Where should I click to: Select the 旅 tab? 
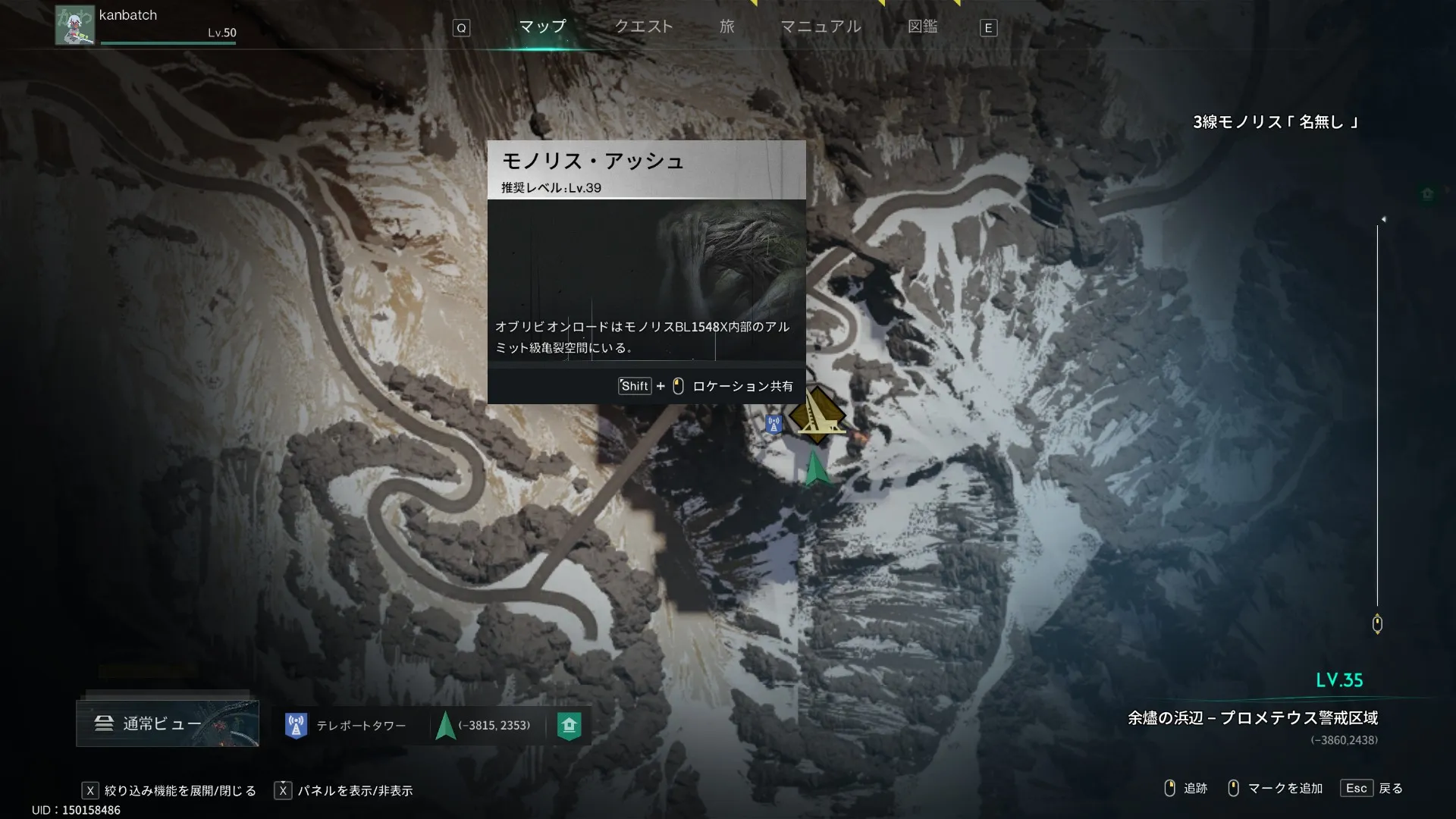(726, 27)
